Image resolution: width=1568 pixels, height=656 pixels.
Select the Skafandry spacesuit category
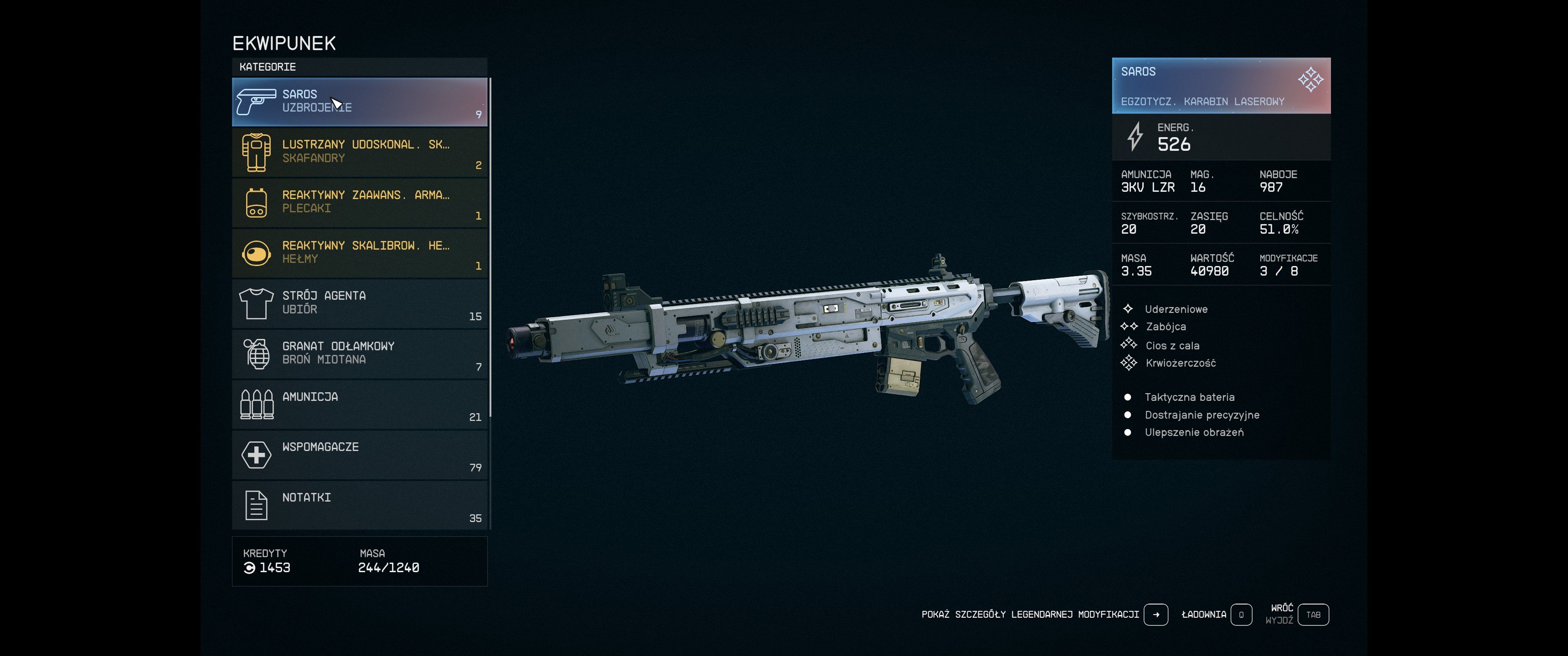pyautogui.click(x=359, y=152)
